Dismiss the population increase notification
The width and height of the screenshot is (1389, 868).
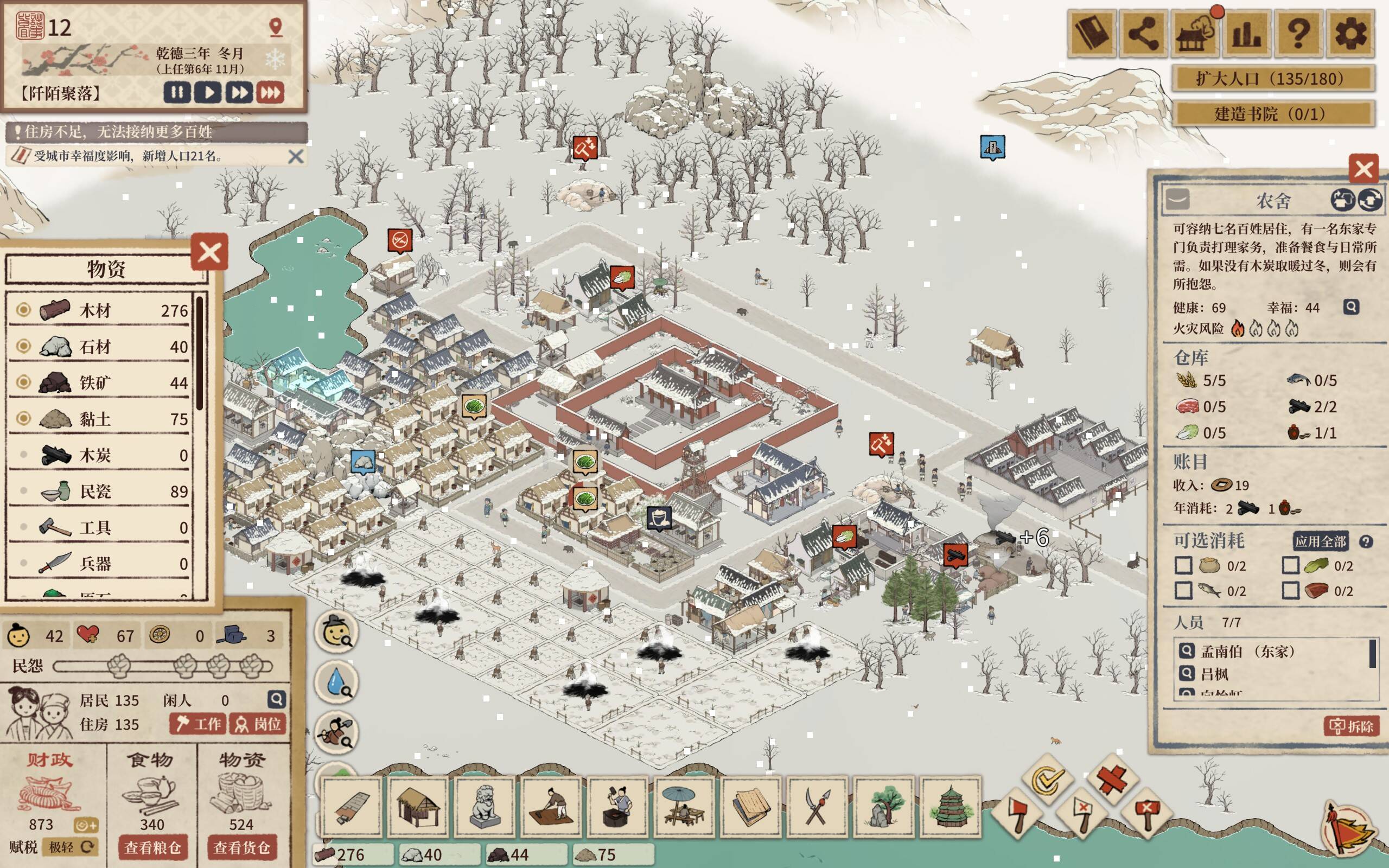(296, 156)
